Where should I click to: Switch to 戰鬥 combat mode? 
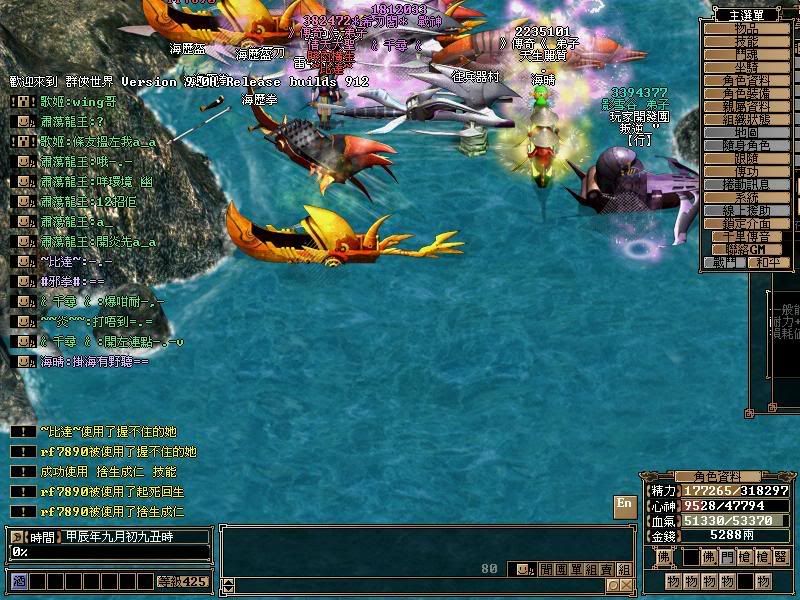tap(722, 262)
